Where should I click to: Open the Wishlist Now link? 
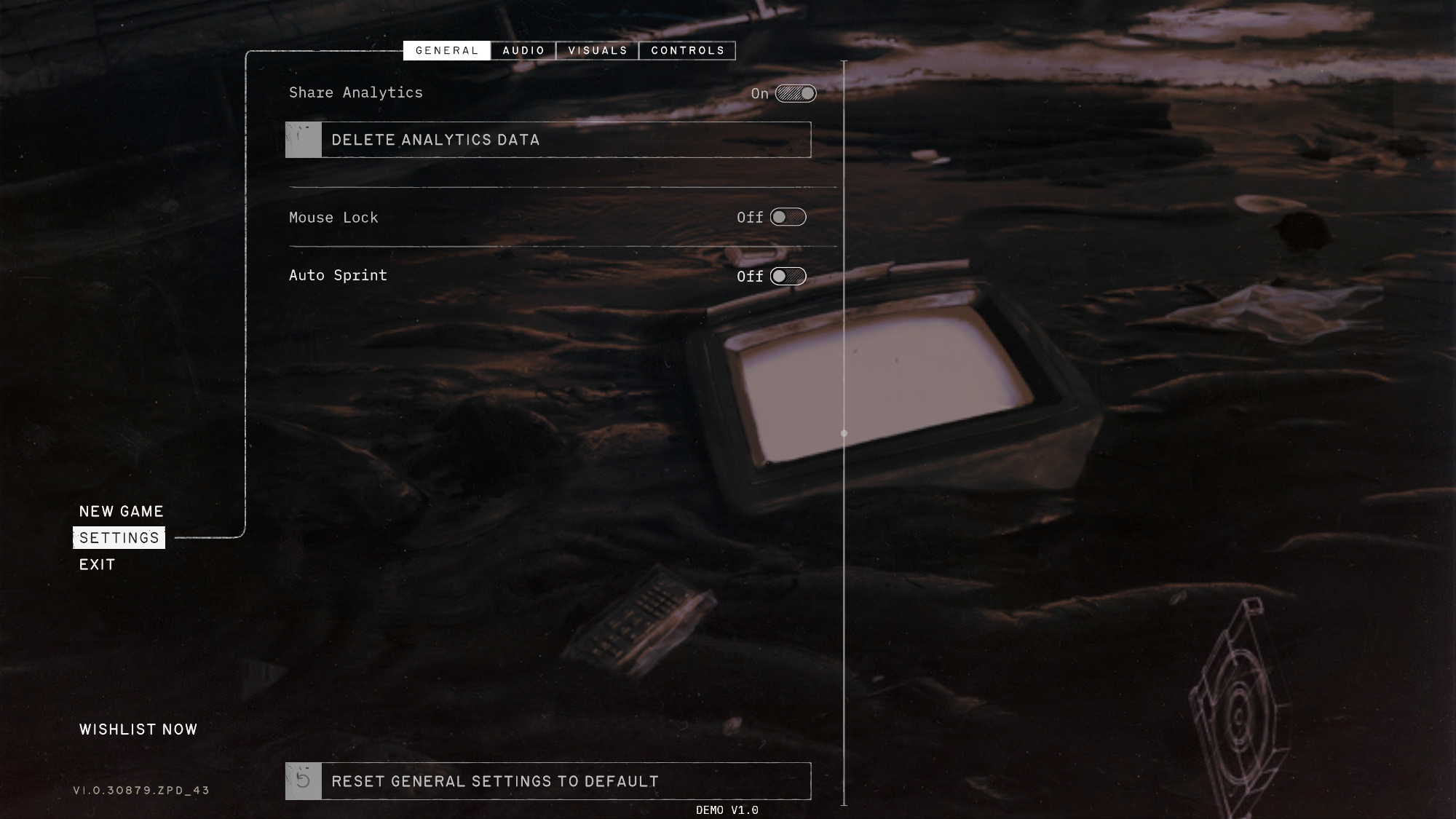click(x=138, y=729)
